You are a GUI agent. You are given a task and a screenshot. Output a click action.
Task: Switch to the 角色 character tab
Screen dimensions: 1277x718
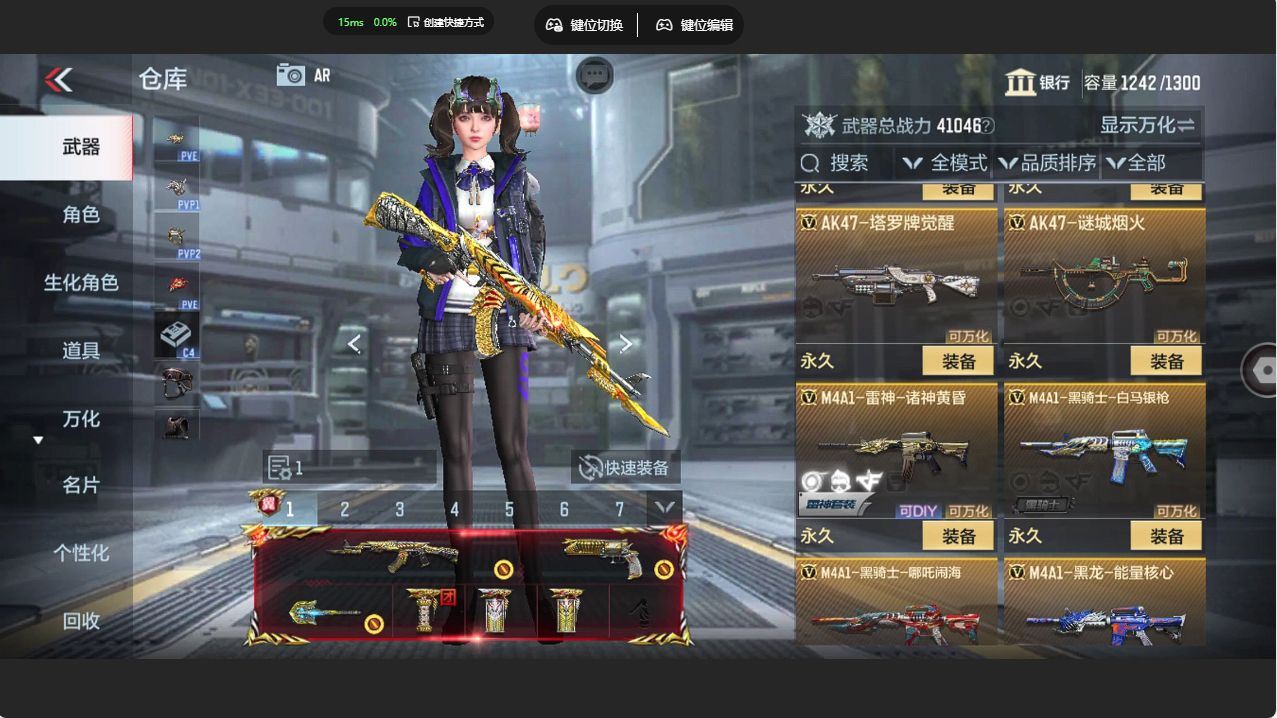(x=81, y=214)
